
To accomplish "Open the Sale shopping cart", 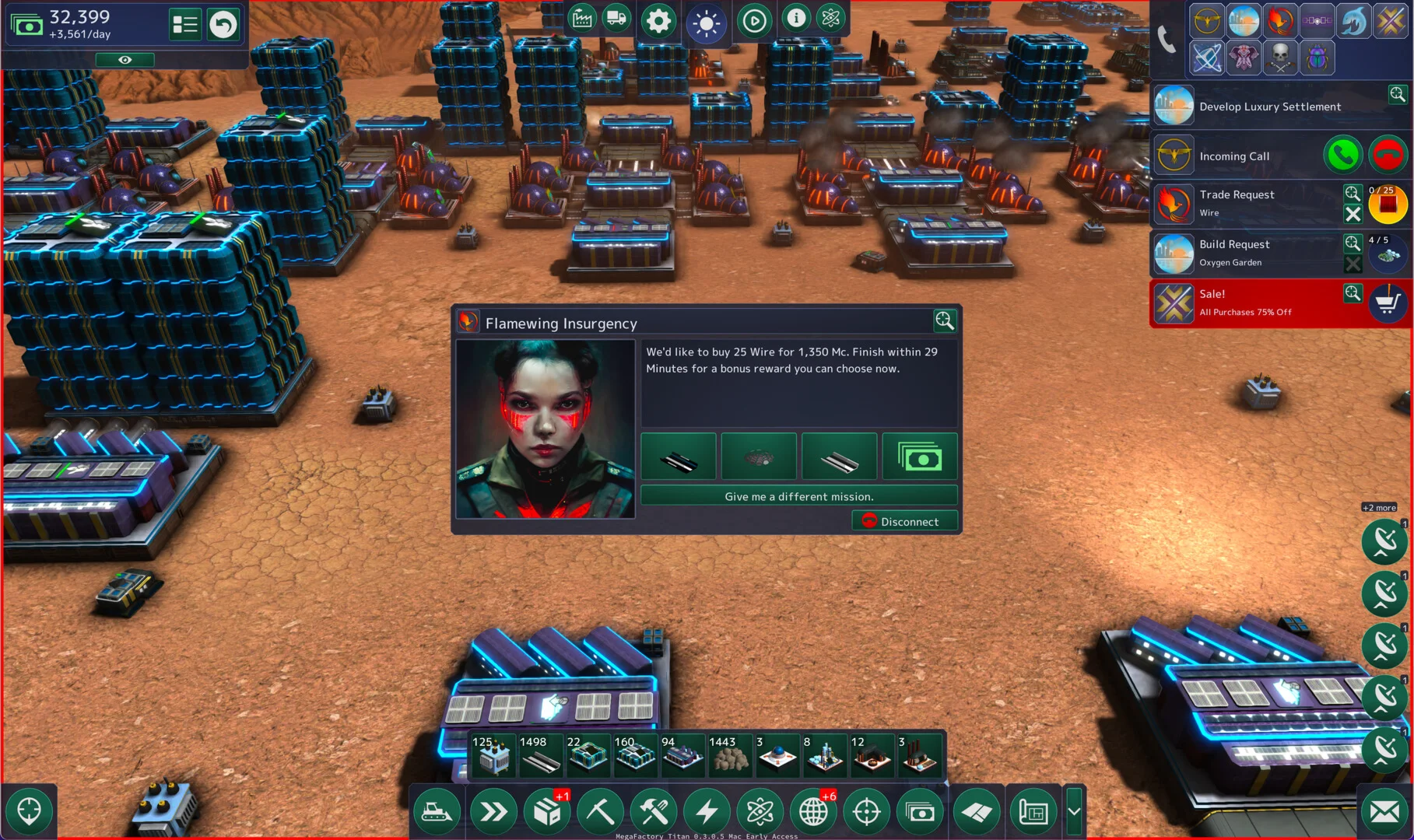I will (1387, 303).
